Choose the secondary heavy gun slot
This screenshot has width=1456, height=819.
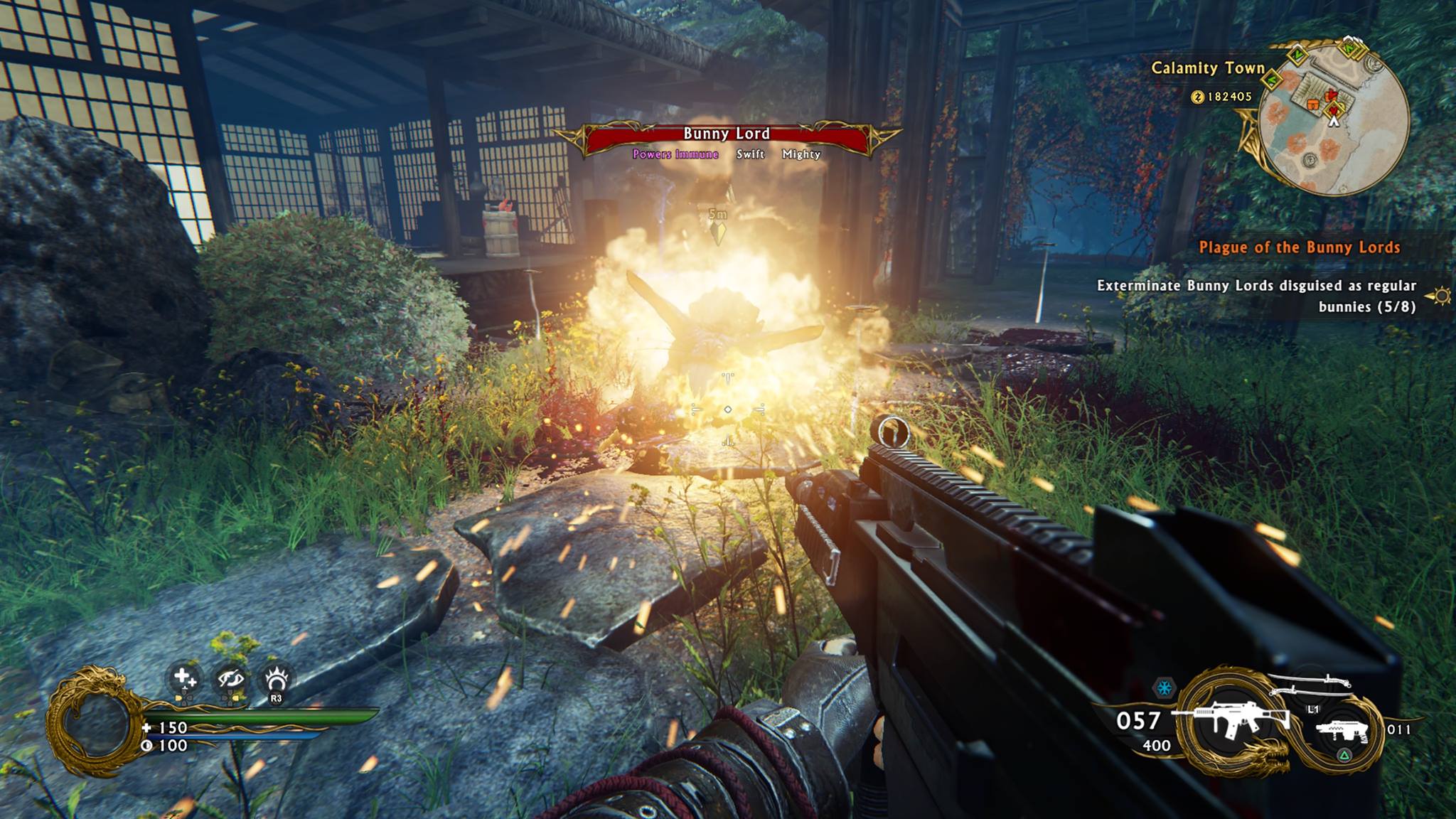click(x=1341, y=730)
